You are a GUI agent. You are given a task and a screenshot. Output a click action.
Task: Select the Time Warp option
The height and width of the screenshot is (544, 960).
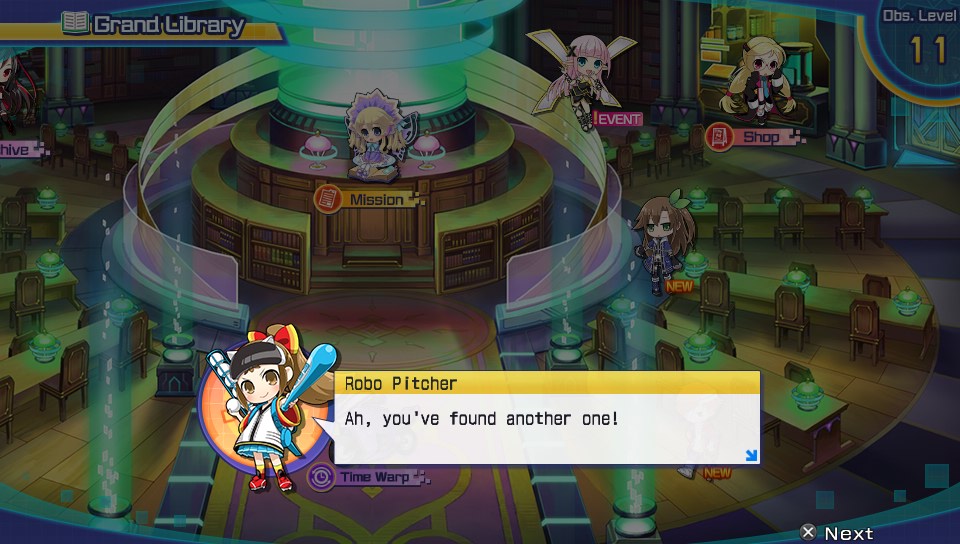point(365,477)
